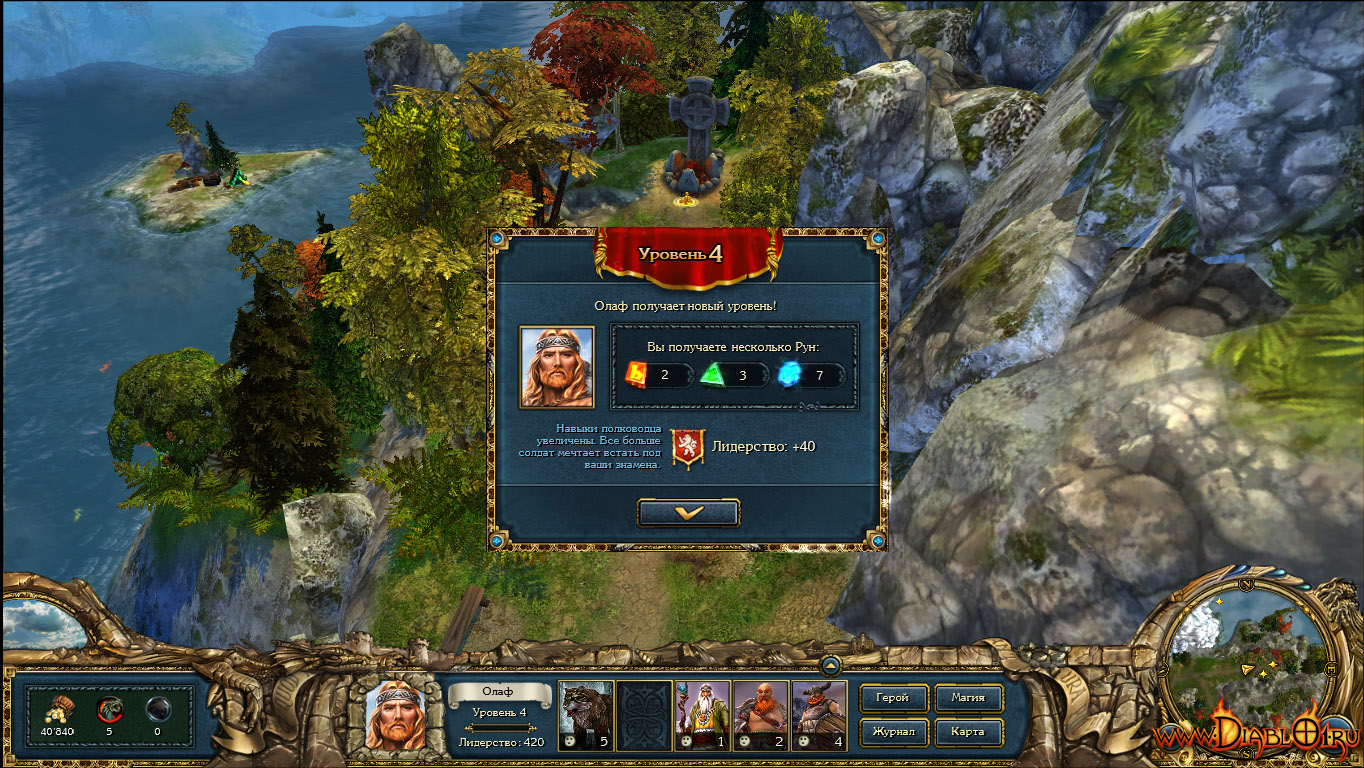1364x768 pixels.
Task: Click the red dragon Rage icon
Action: [x=108, y=710]
